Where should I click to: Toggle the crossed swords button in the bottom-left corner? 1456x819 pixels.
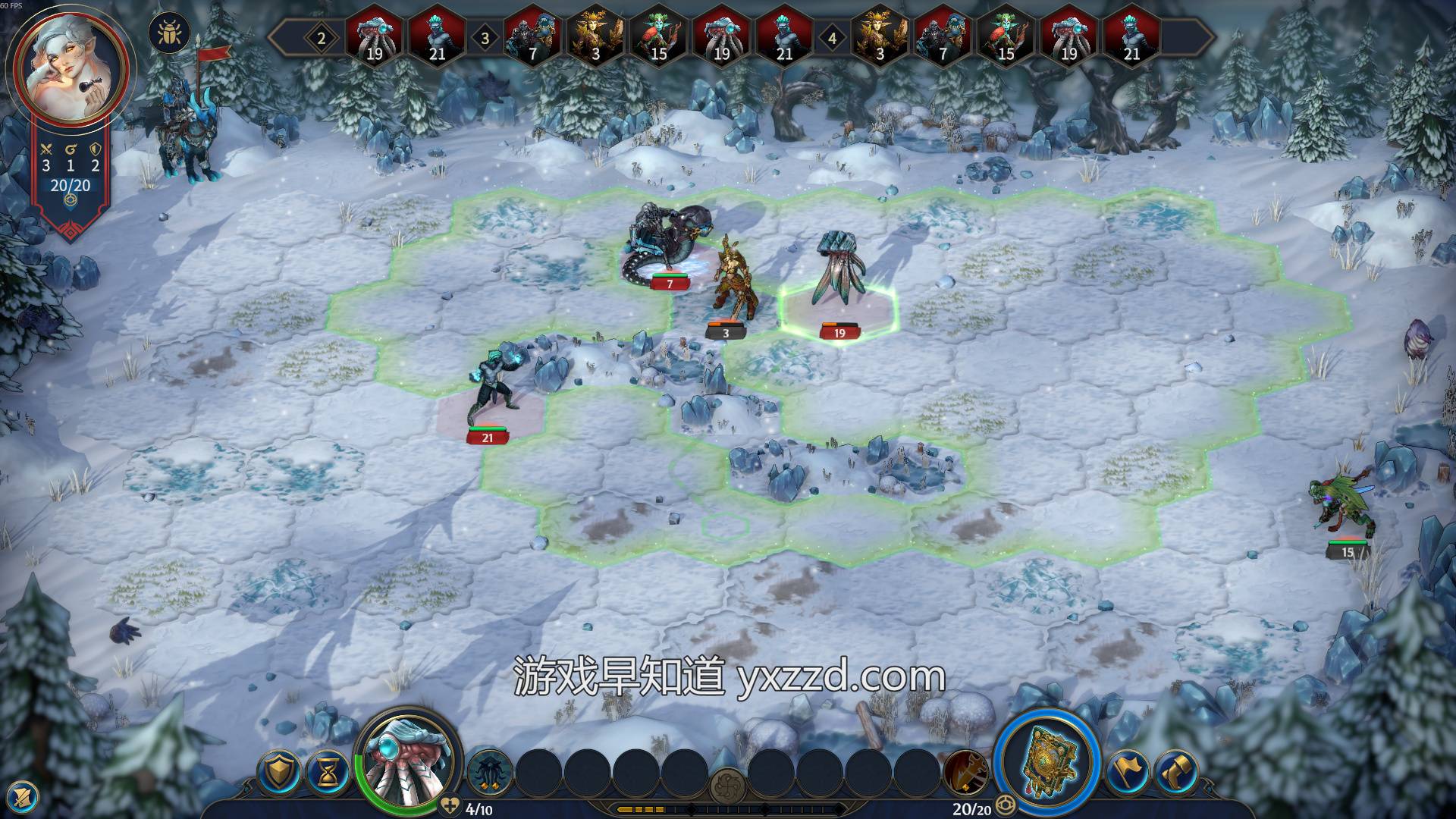tap(24, 795)
